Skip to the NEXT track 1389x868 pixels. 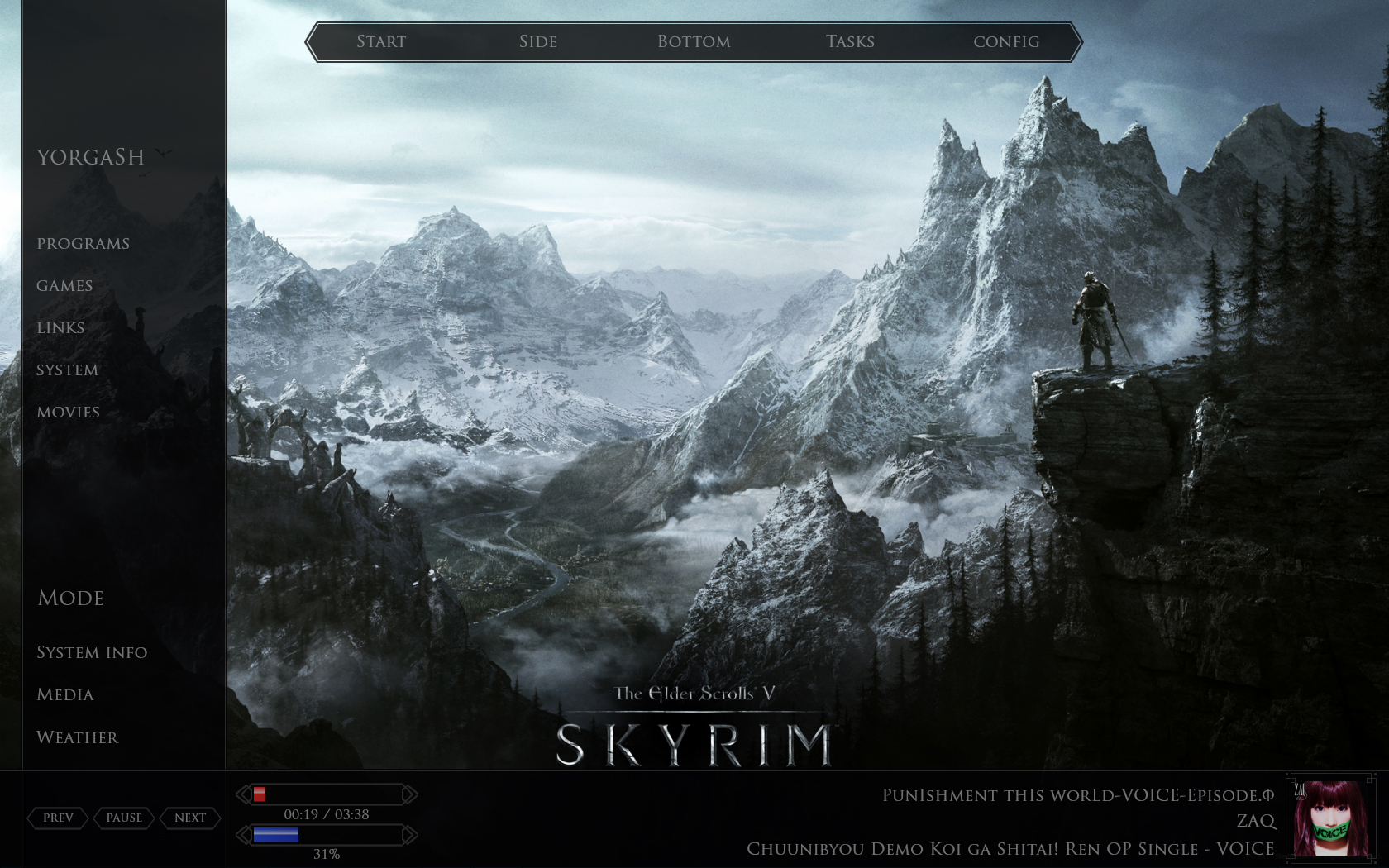190,818
